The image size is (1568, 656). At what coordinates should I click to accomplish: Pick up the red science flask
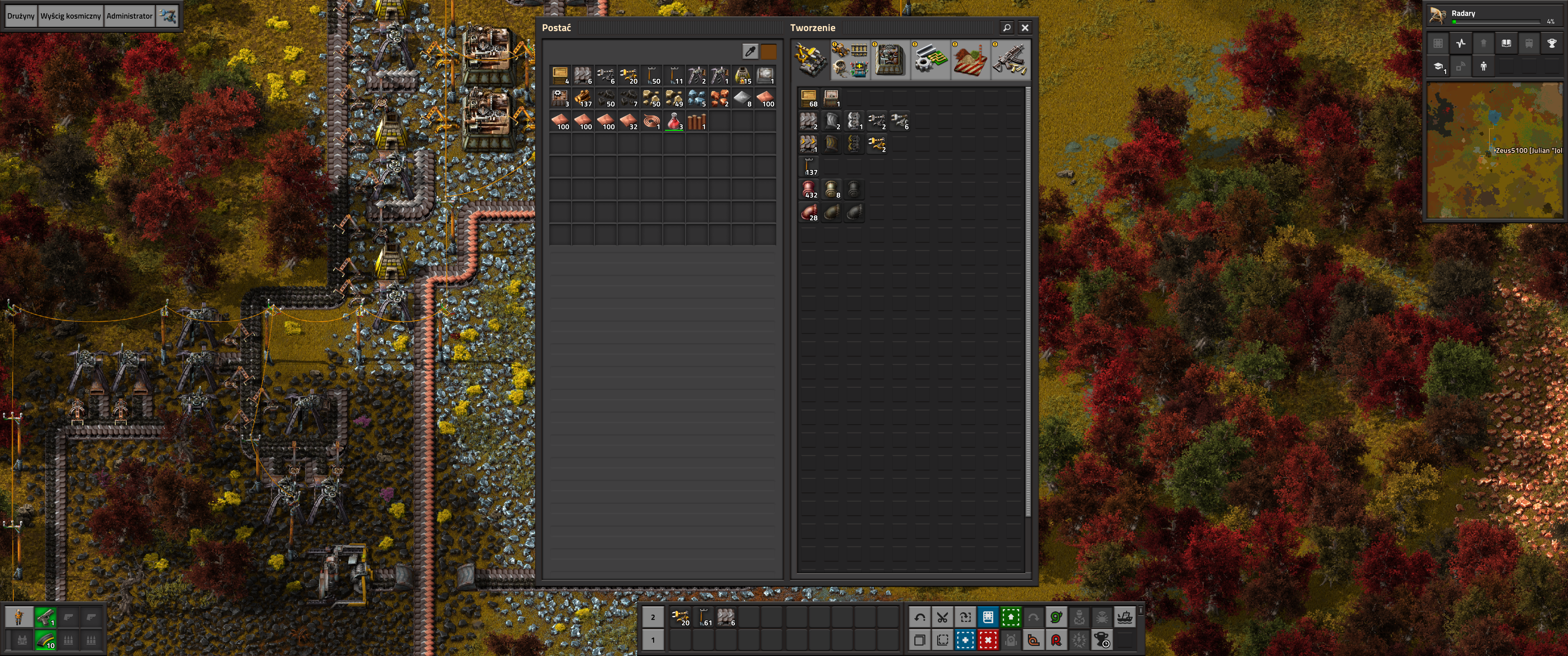coord(674,120)
